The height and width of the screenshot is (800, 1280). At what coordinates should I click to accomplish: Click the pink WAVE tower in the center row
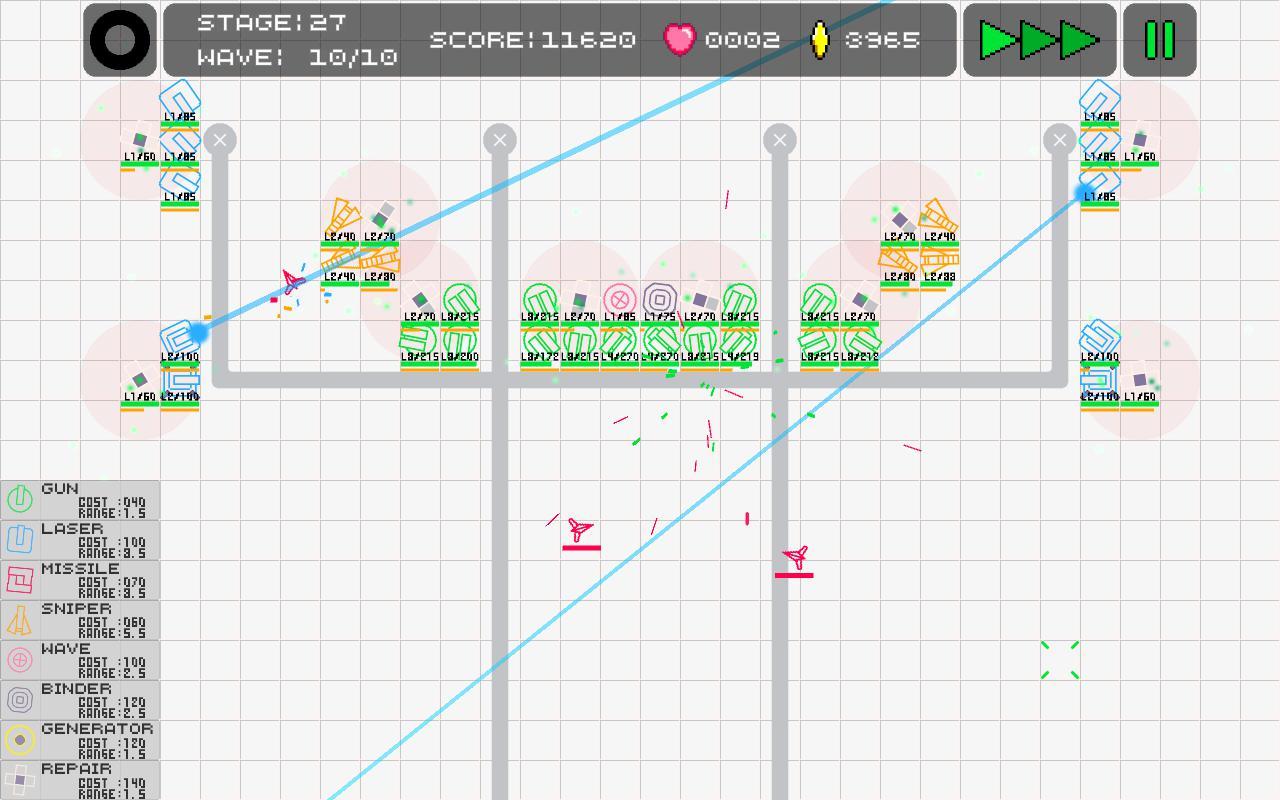tap(618, 296)
